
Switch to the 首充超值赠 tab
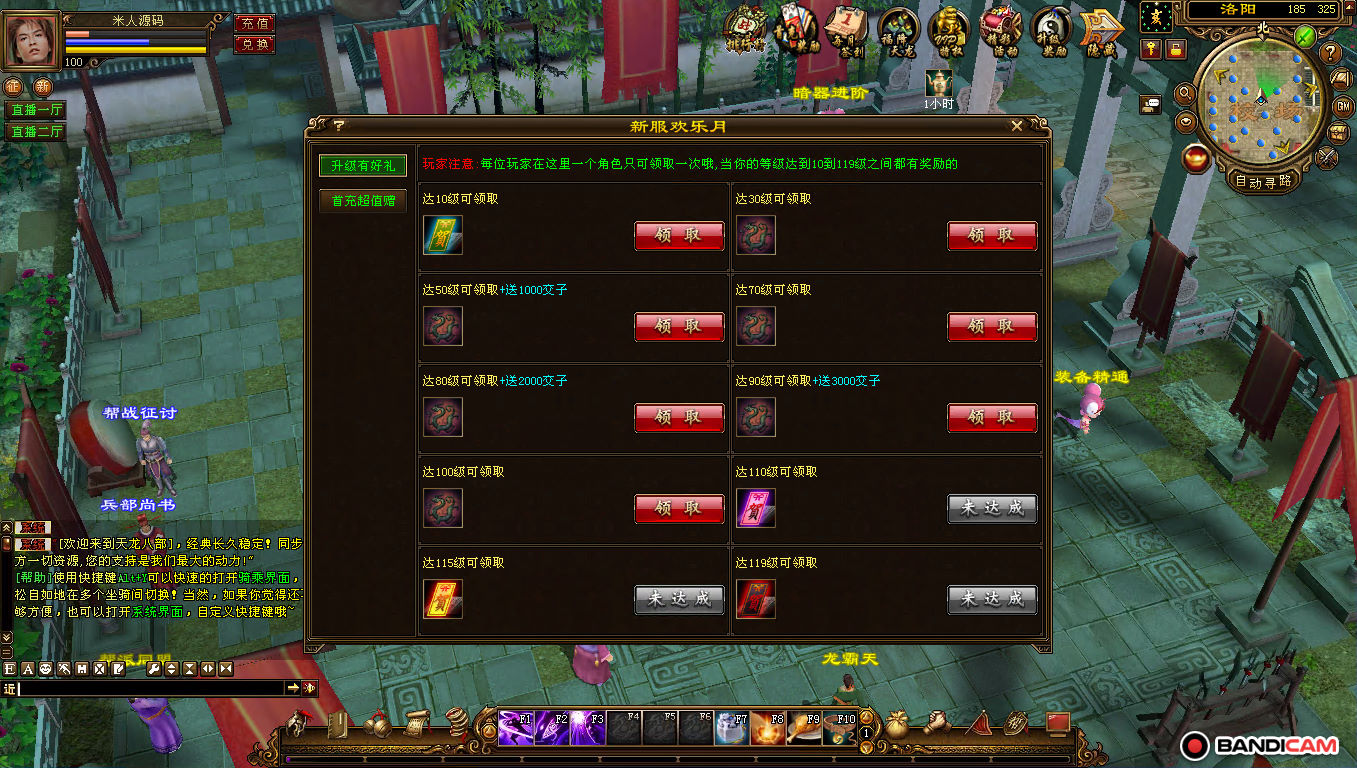363,201
